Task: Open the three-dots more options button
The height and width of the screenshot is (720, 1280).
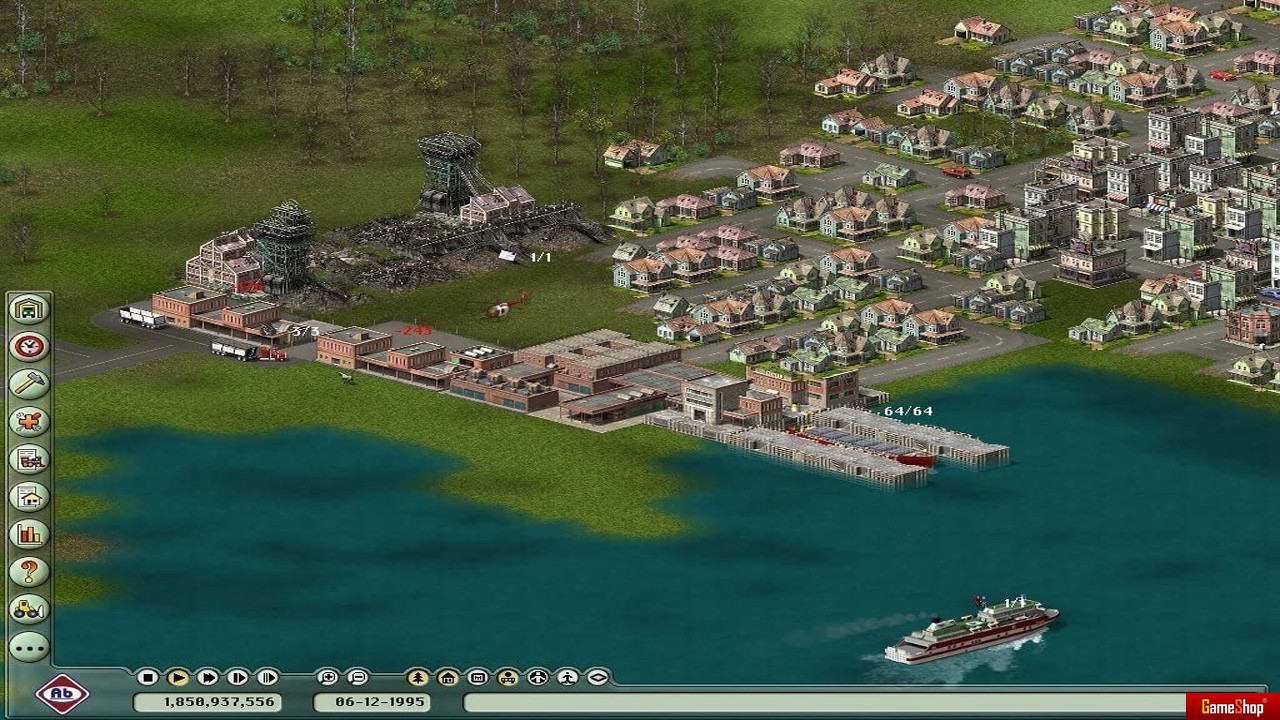Action: click(x=29, y=647)
